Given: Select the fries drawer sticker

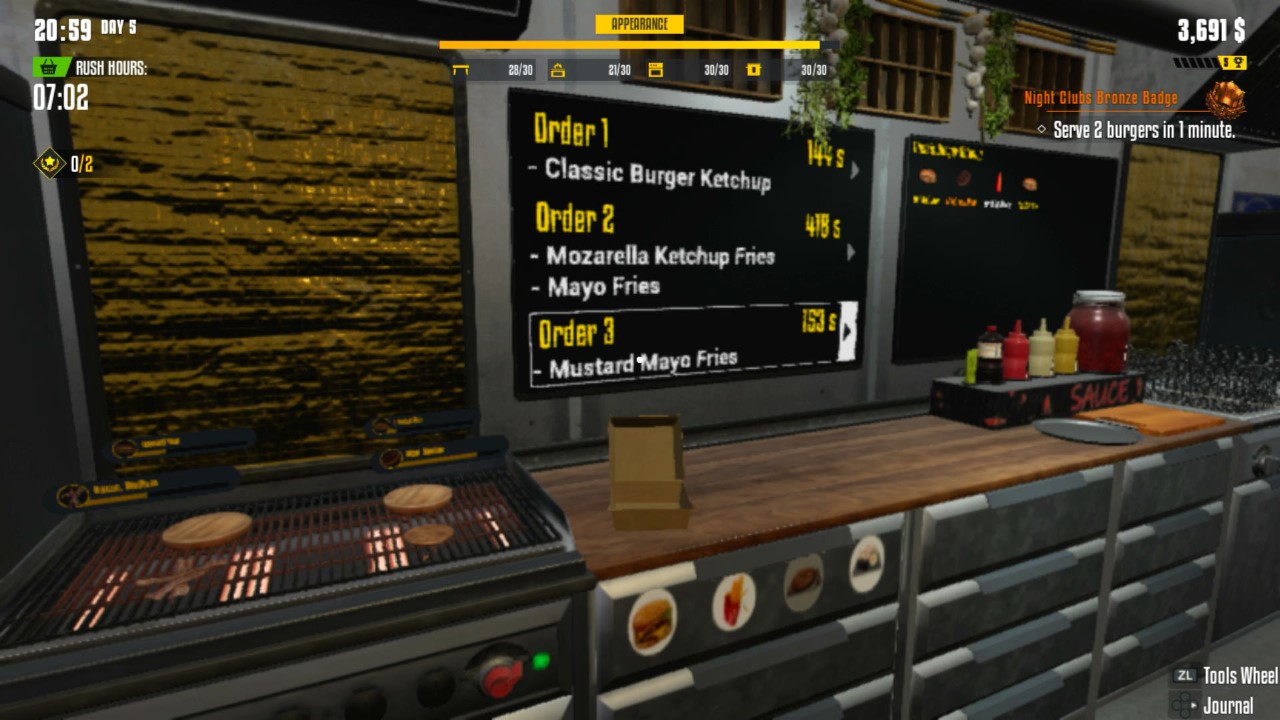Looking at the screenshot, I should click(735, 603).
